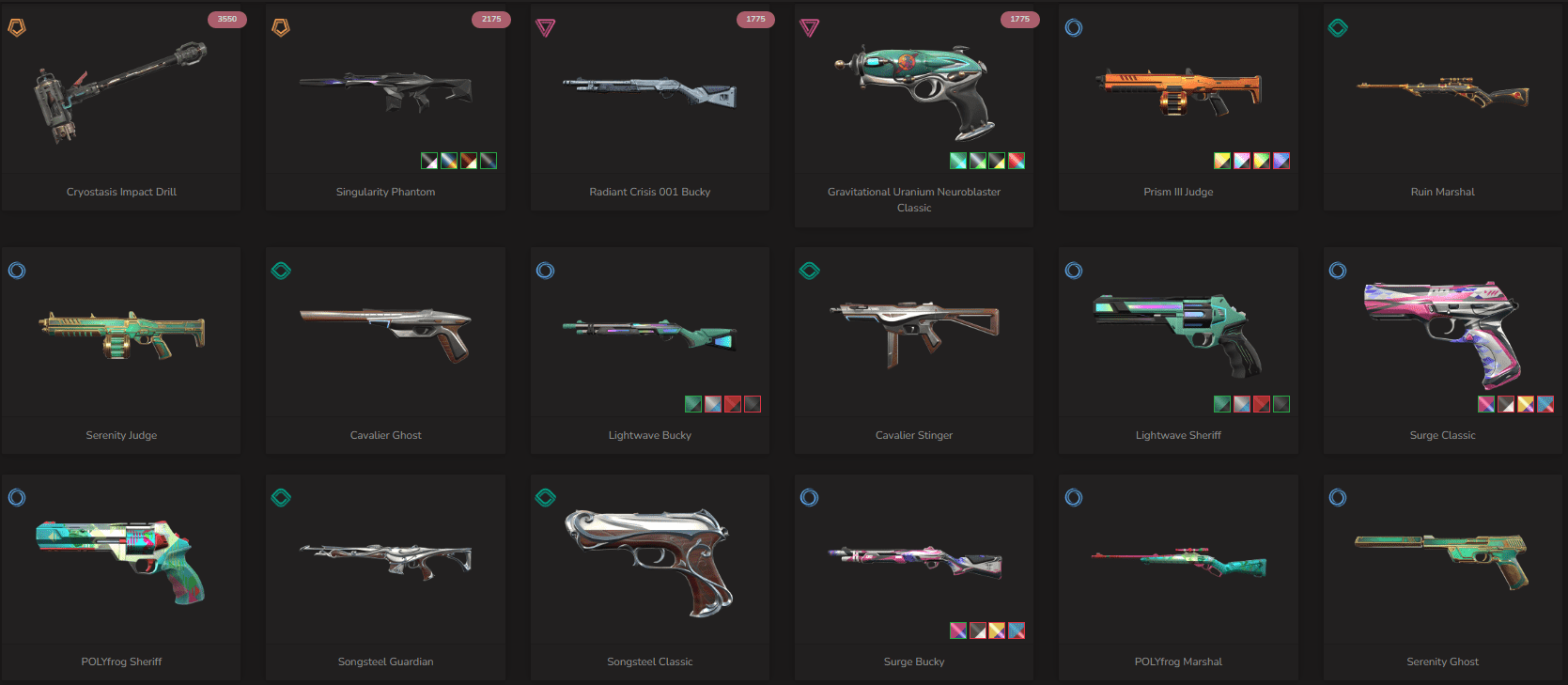The width and height of the screenshot is (1568, 685).
Task: Click the pink variant swatch on Surge Classic
Action: coord(1485,403)
